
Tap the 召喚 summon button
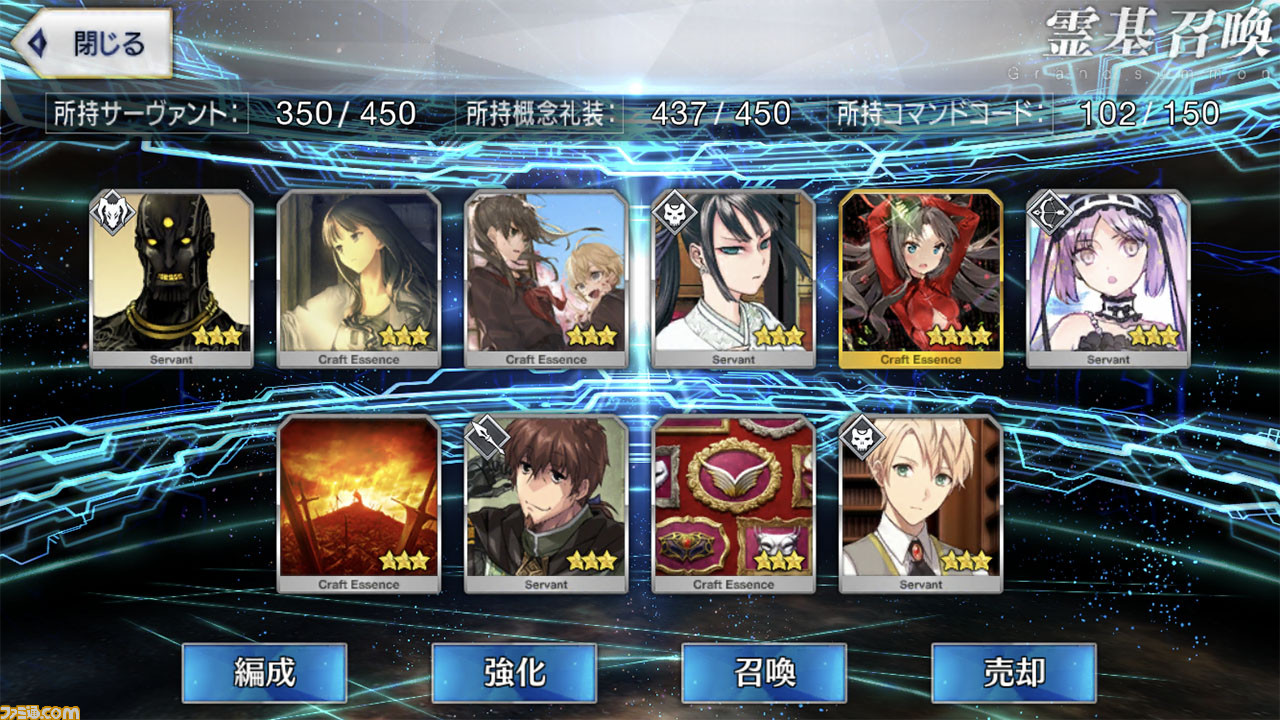pyautogui.click(x=764, y=672)
